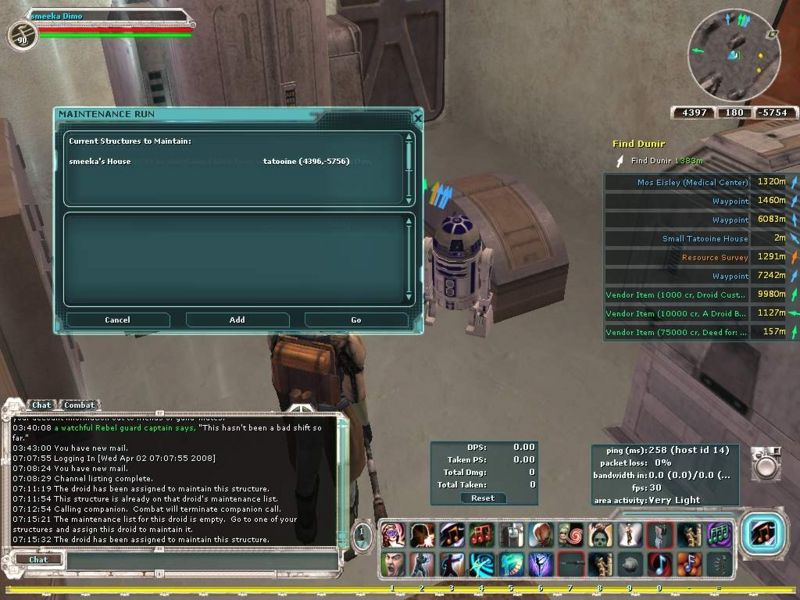Click the smeeka Dimo player portrait icon
The image size is (800, 600).
pos(20,36)
